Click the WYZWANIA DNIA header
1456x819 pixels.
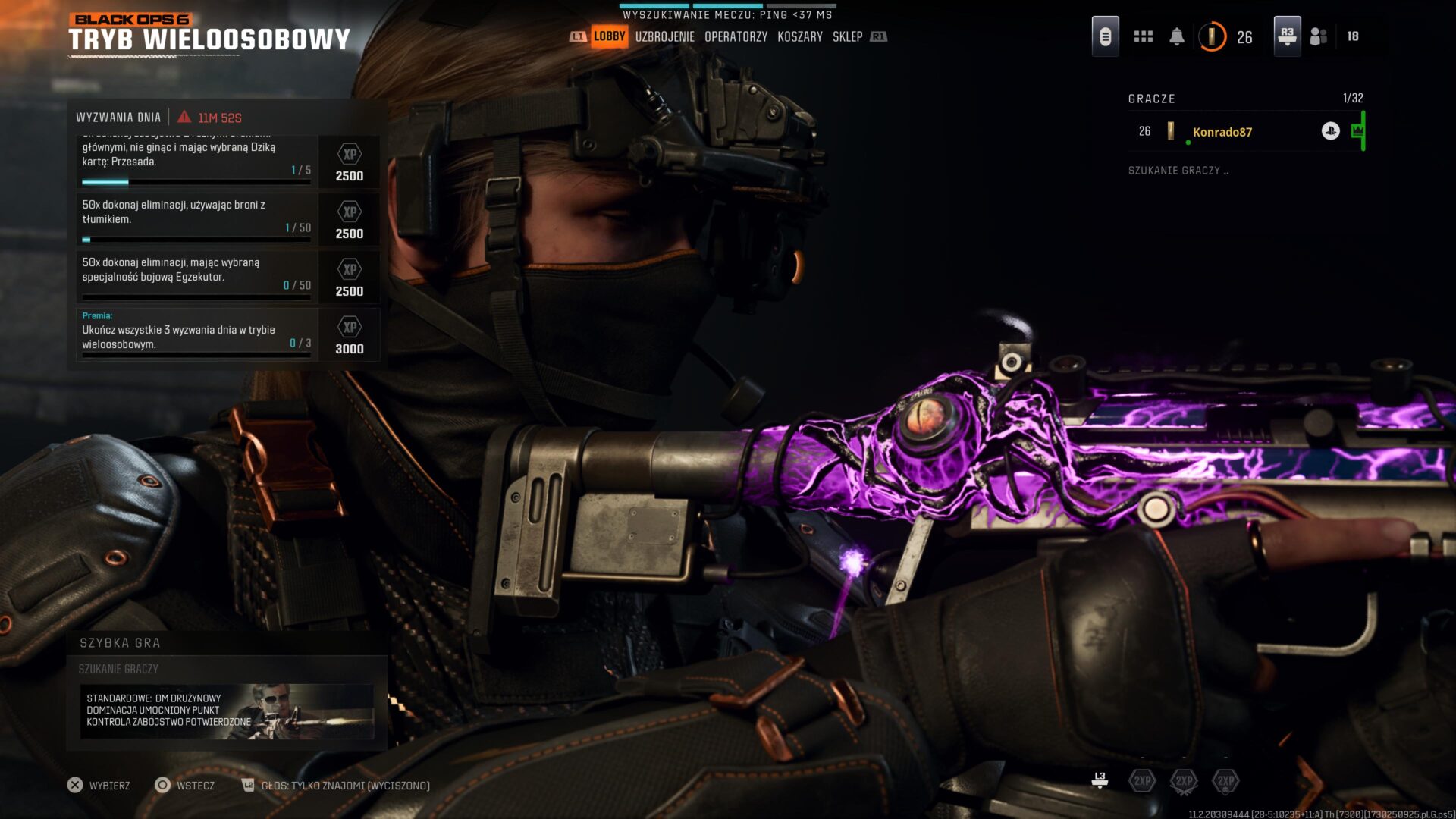[118, 118]
